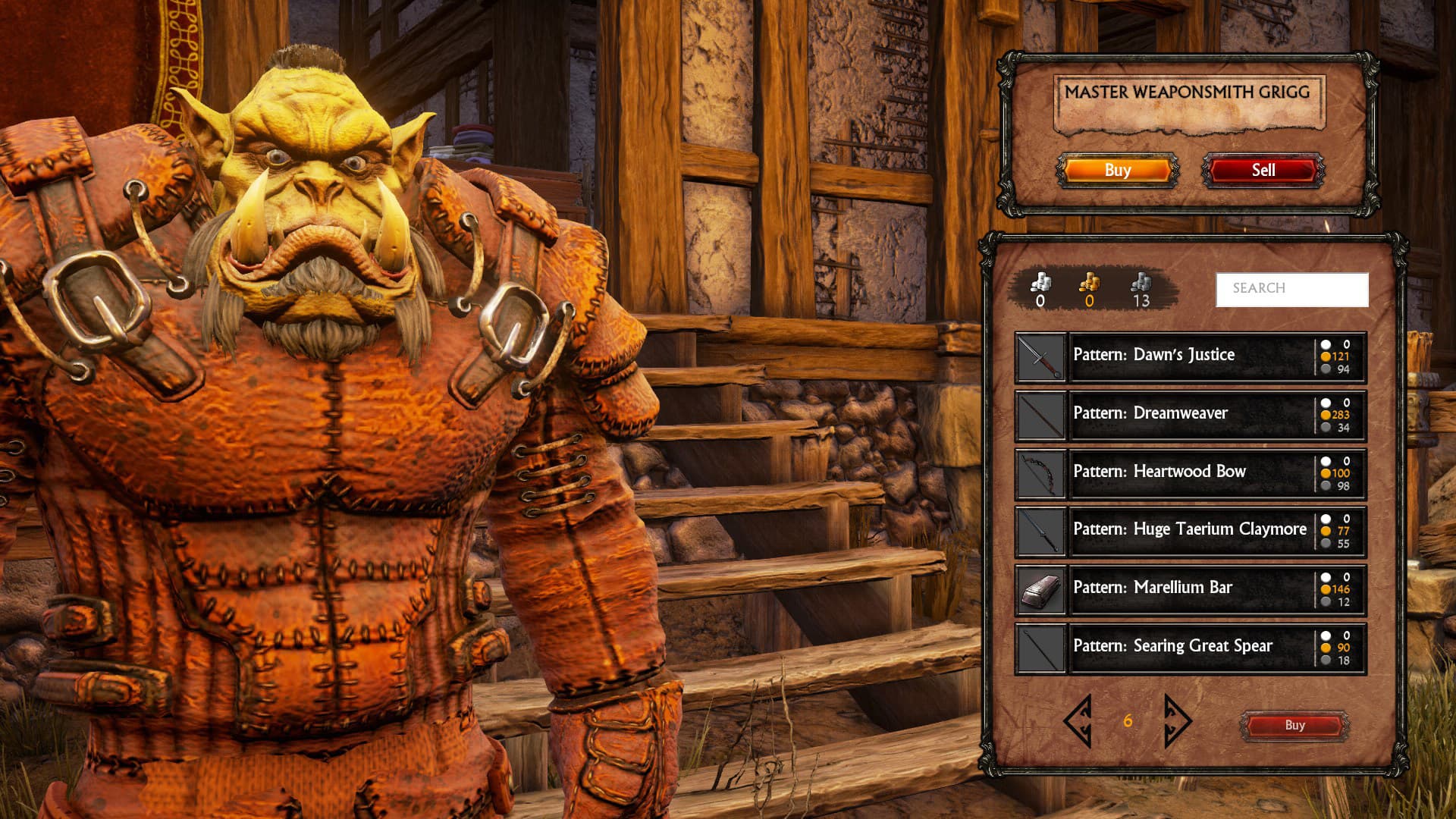Select the Pattern: Dreamweaver listing
Image resolution: width=1456 pixels, height=819 pixels.
[x=1213, y=413]
